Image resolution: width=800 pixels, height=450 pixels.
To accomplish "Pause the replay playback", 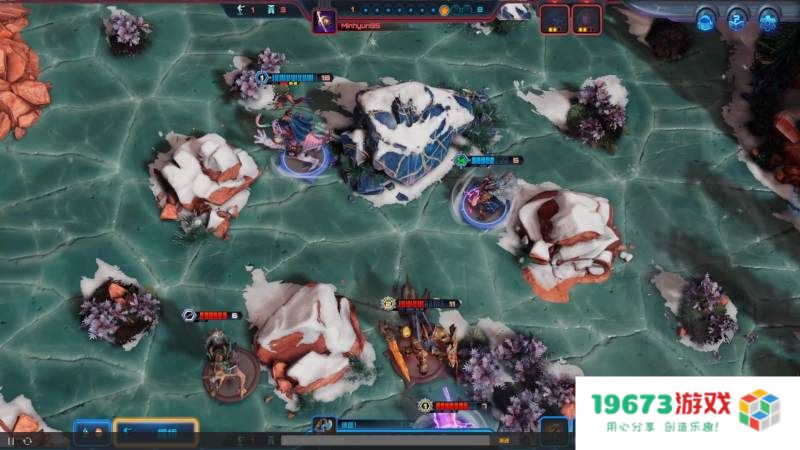I will click(x=11, y=440).
